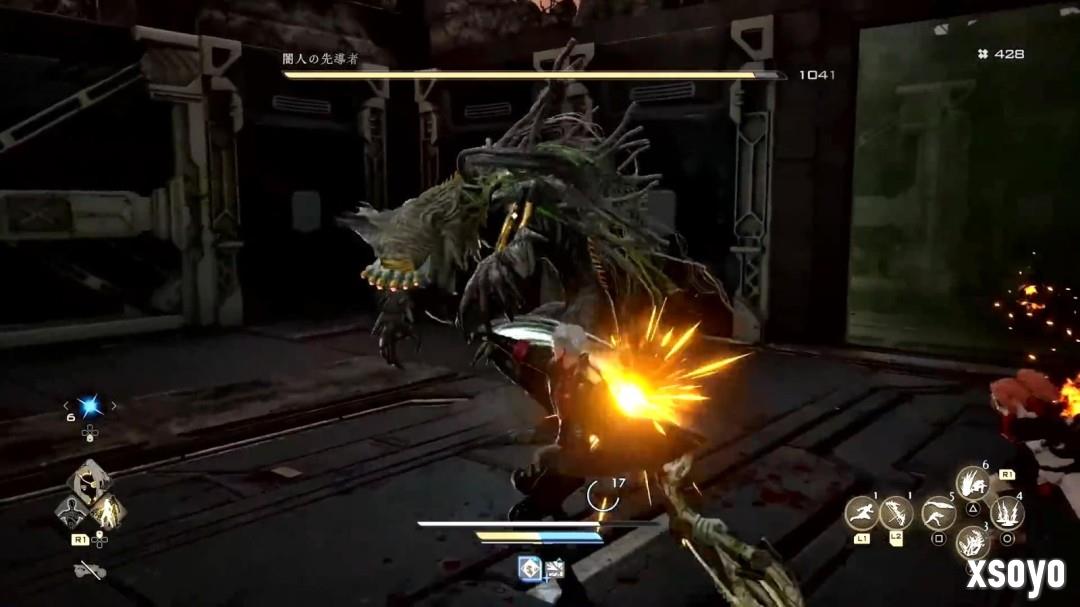Trigger the lunging slash skill numbered 5
The image size is (1080, 607).
939,513
